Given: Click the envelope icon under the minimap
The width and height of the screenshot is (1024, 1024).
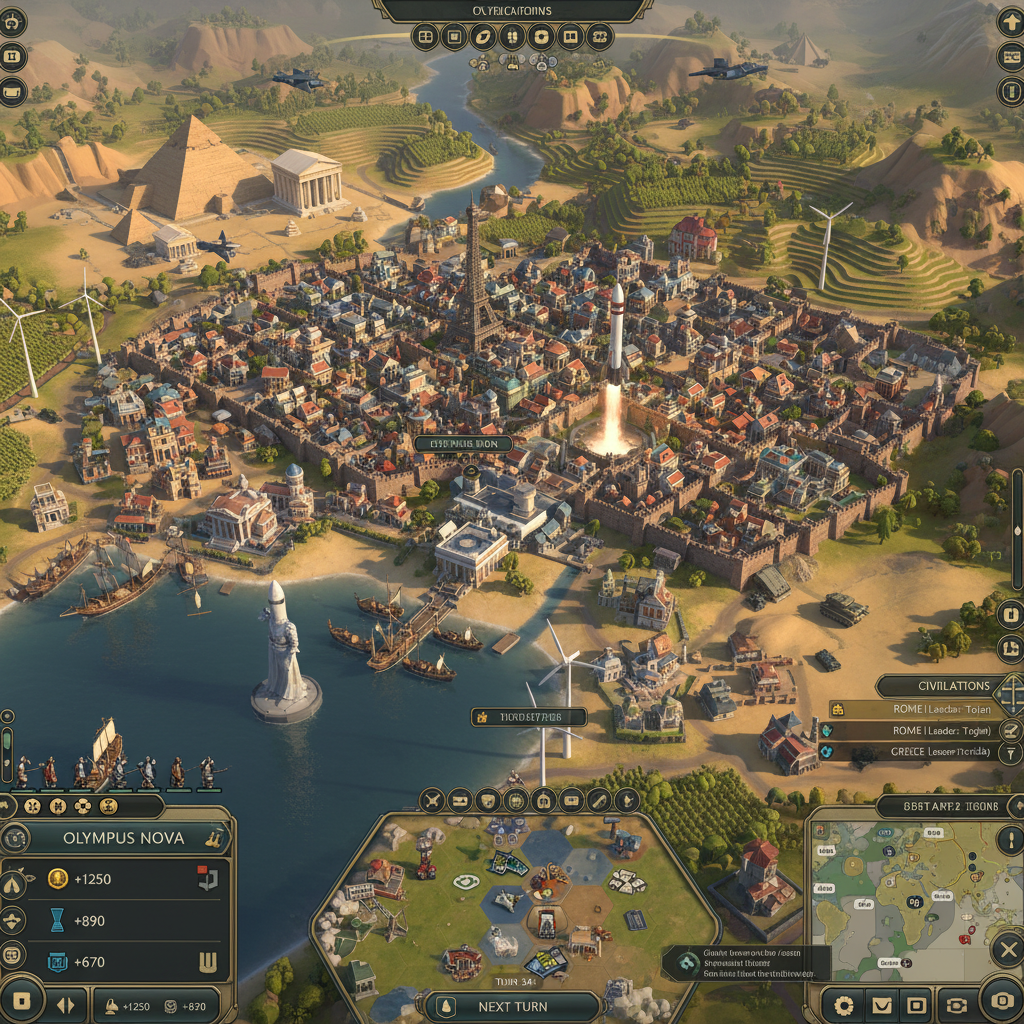Looking at the screenshot, I should 881,1004.
